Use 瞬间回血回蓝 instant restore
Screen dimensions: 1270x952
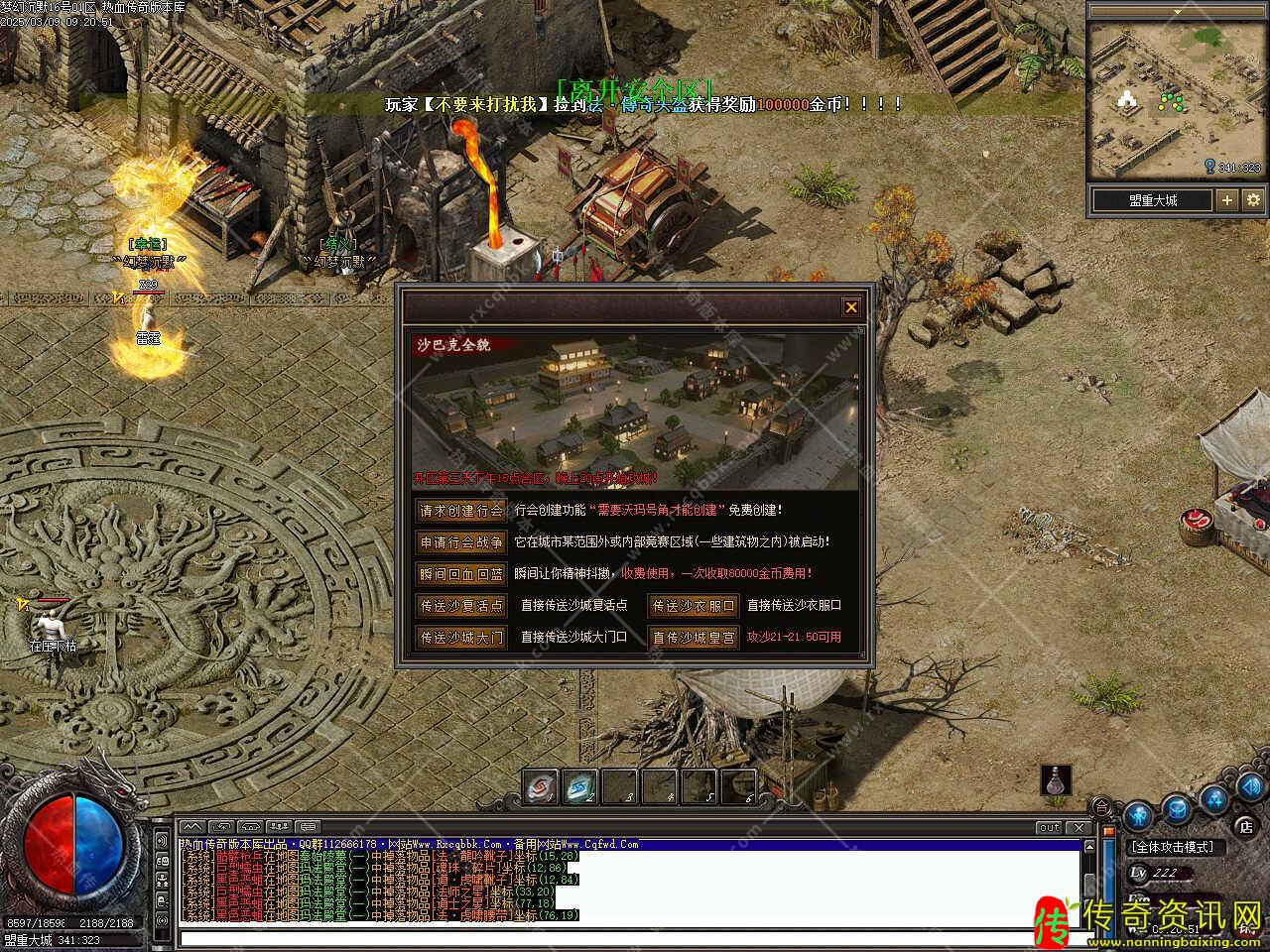click(460, 574)
